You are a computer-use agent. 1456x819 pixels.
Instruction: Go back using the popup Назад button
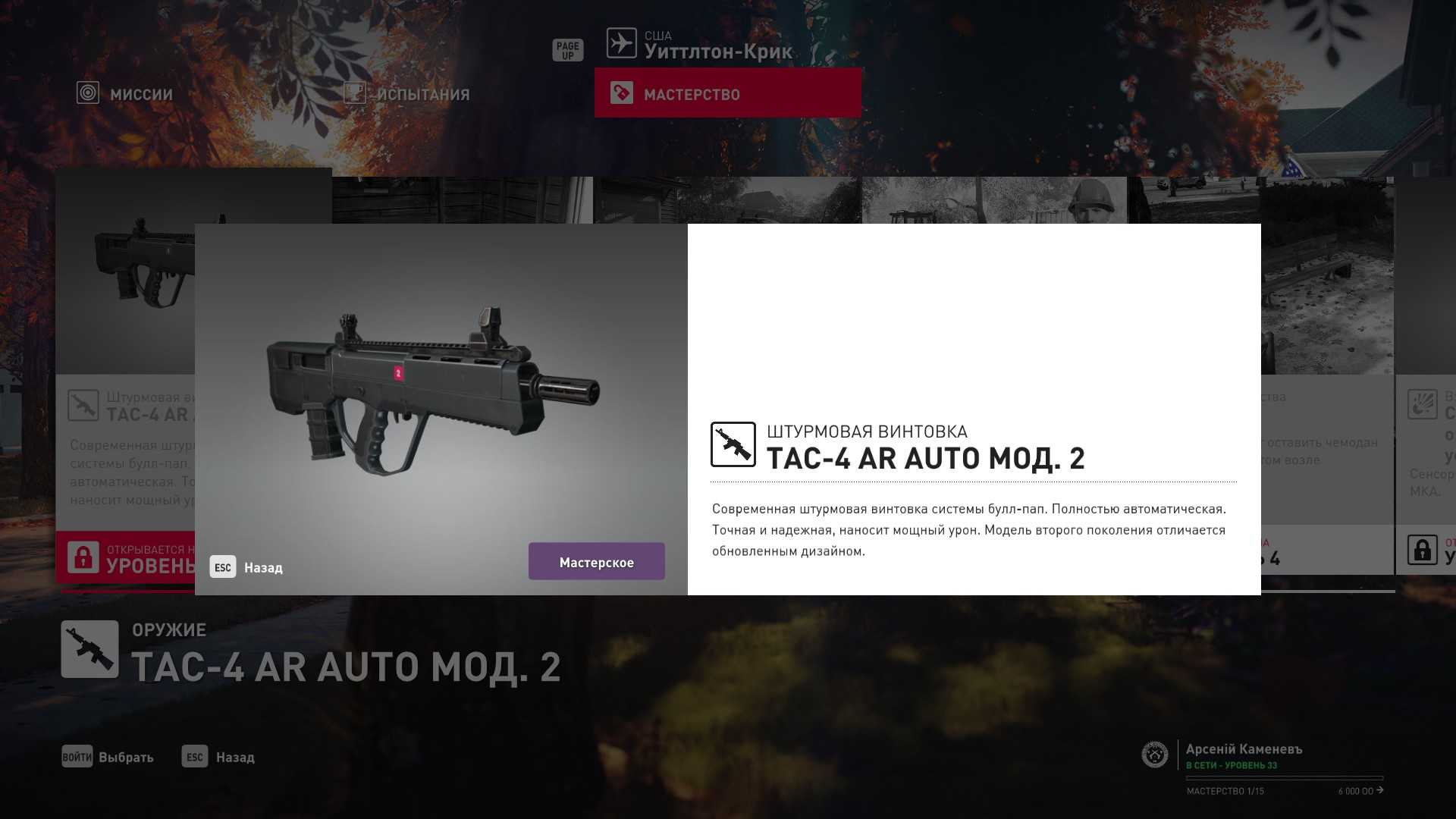click(247, 567)
